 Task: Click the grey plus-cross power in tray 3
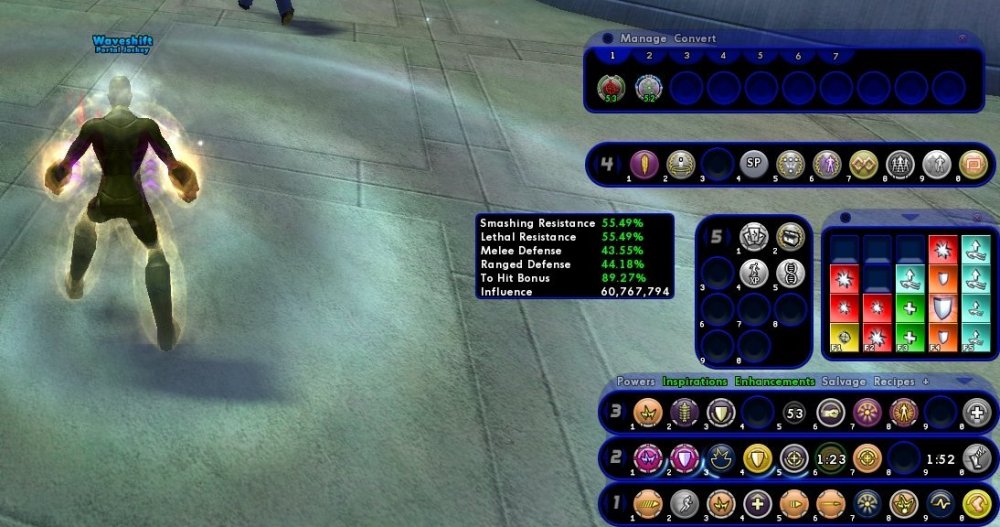(974, 412)
